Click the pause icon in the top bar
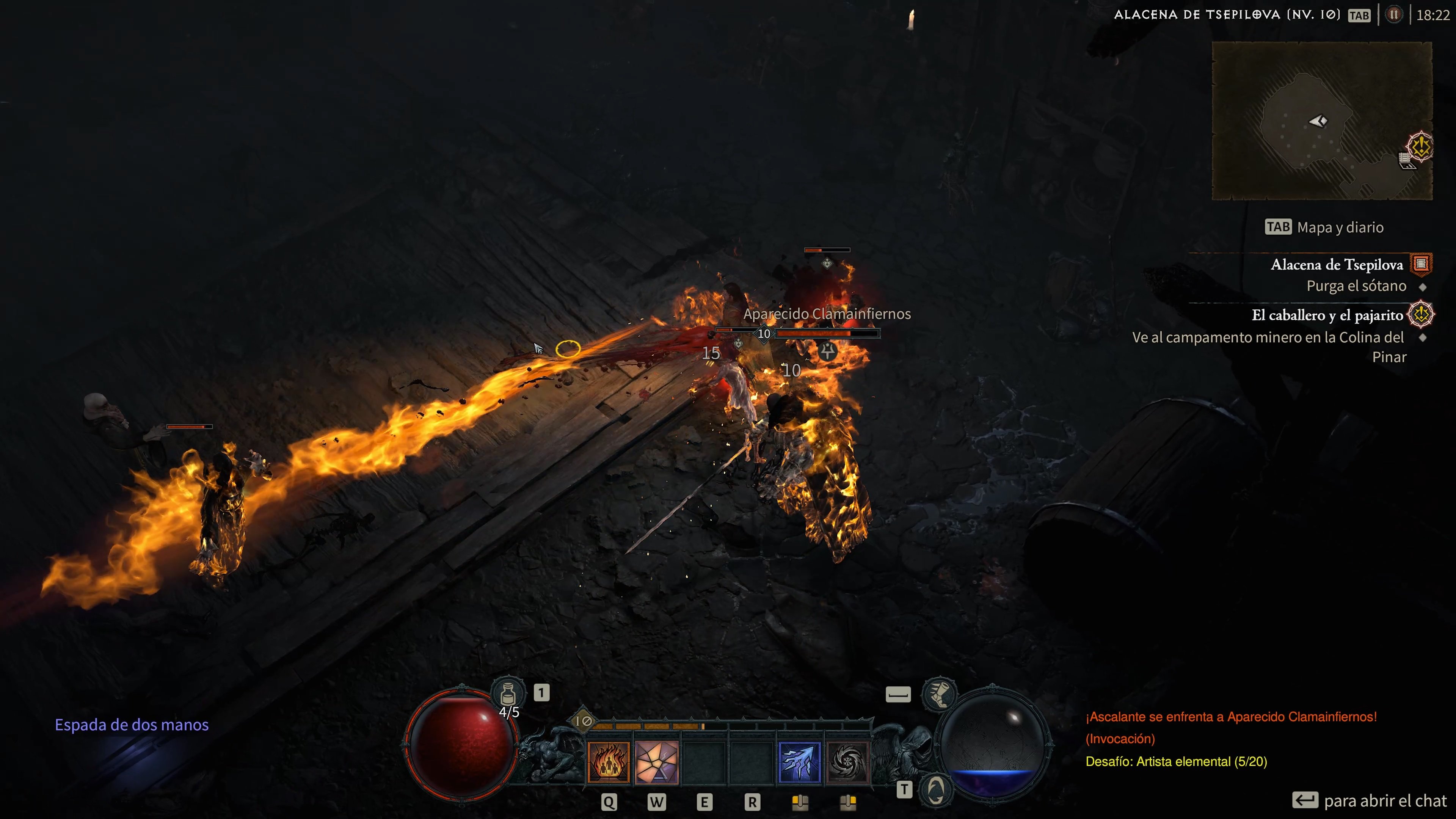The height and width of the screenshot is (819, 1456). click(x=1394, y=15)
